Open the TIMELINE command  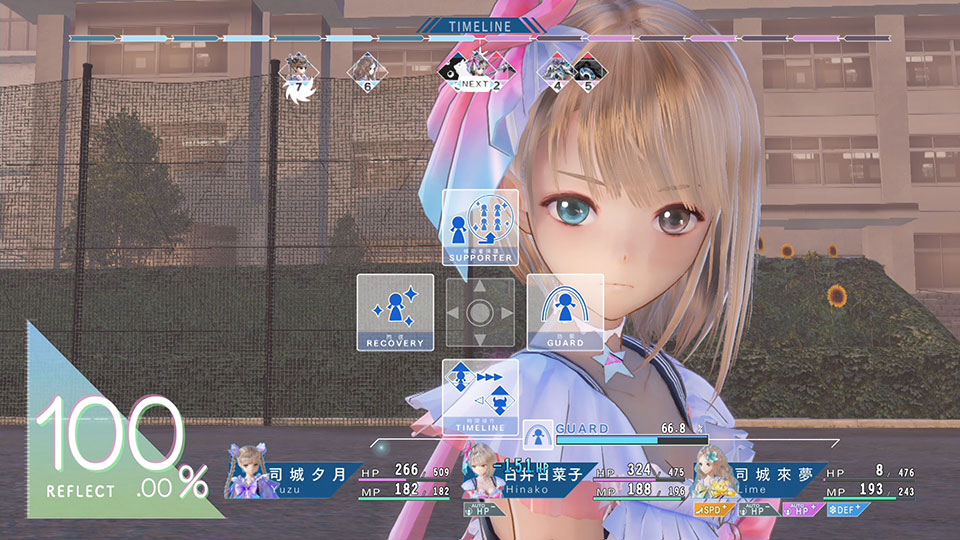coord(480,397)
